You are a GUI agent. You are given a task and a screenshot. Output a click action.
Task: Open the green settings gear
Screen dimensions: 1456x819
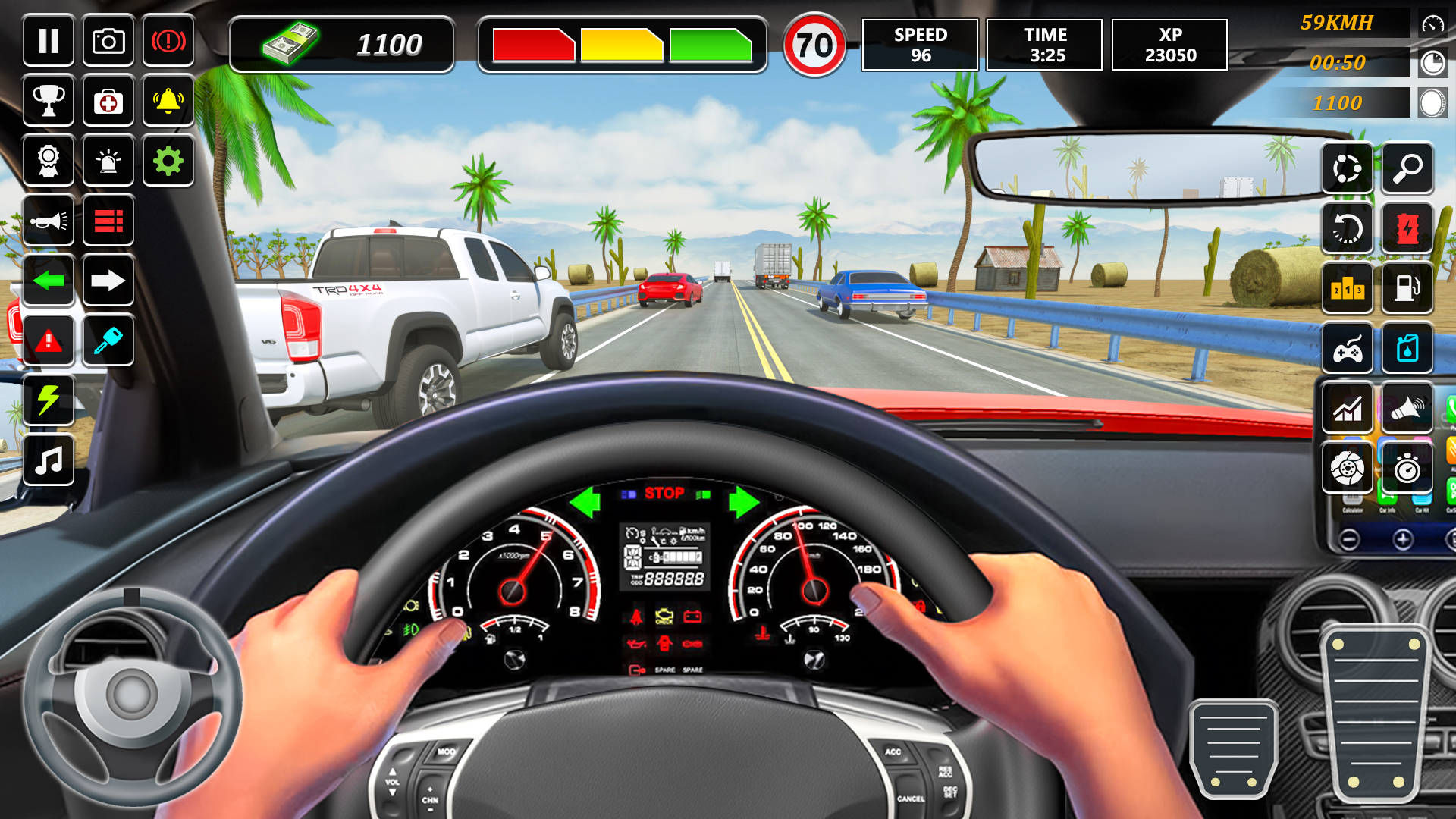click(x=168, y=161)
